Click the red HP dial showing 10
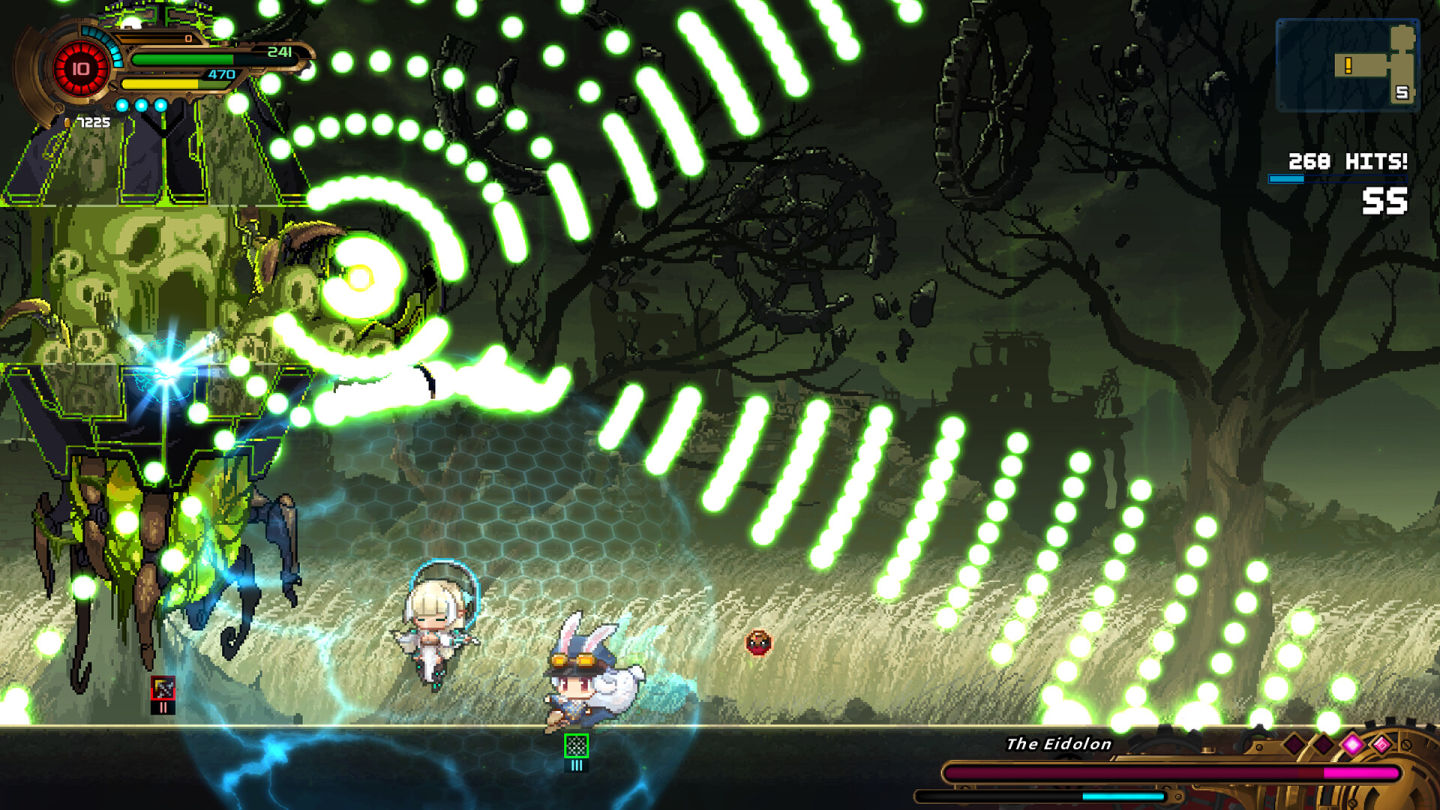1440x810 pixels. (x=82, y=68)
